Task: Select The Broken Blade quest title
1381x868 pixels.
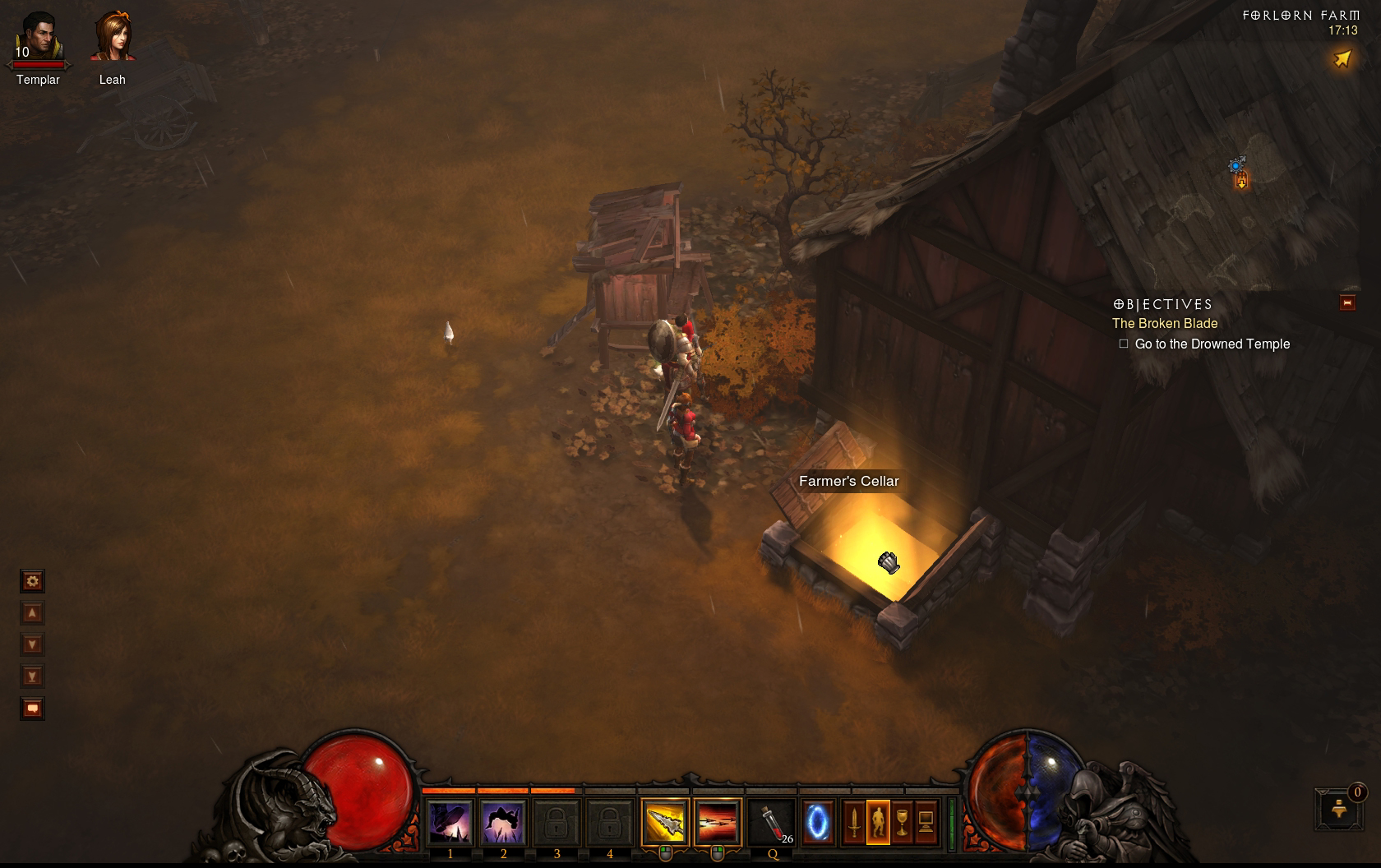Action: tap(1165, 324)
